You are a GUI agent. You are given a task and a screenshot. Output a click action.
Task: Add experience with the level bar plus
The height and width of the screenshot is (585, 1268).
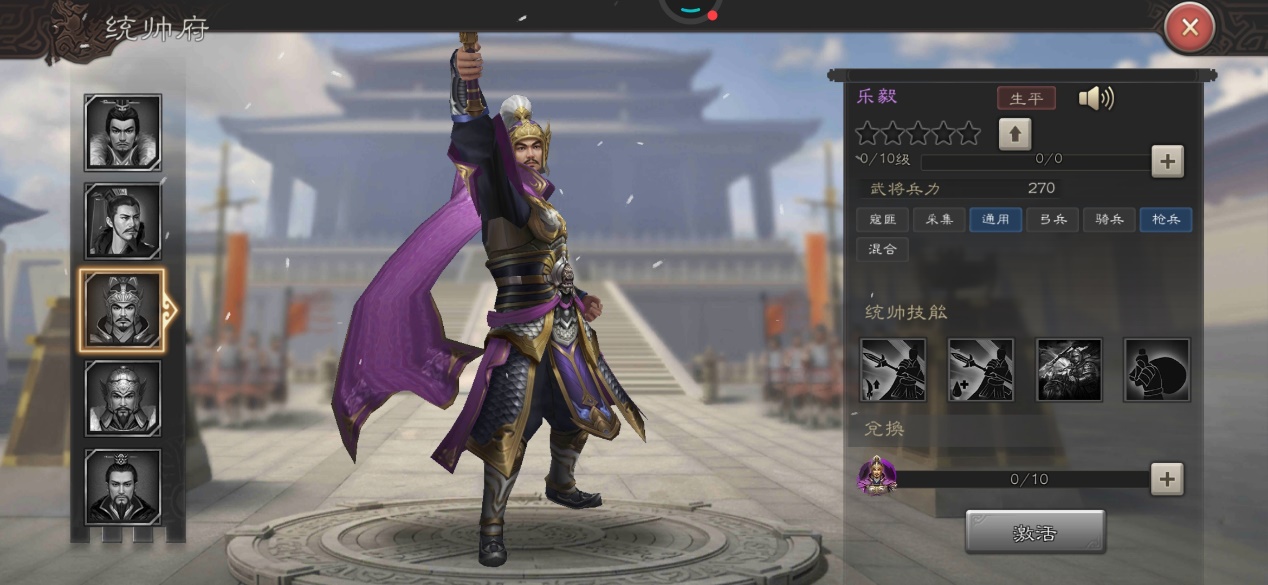click(1167, 160)
